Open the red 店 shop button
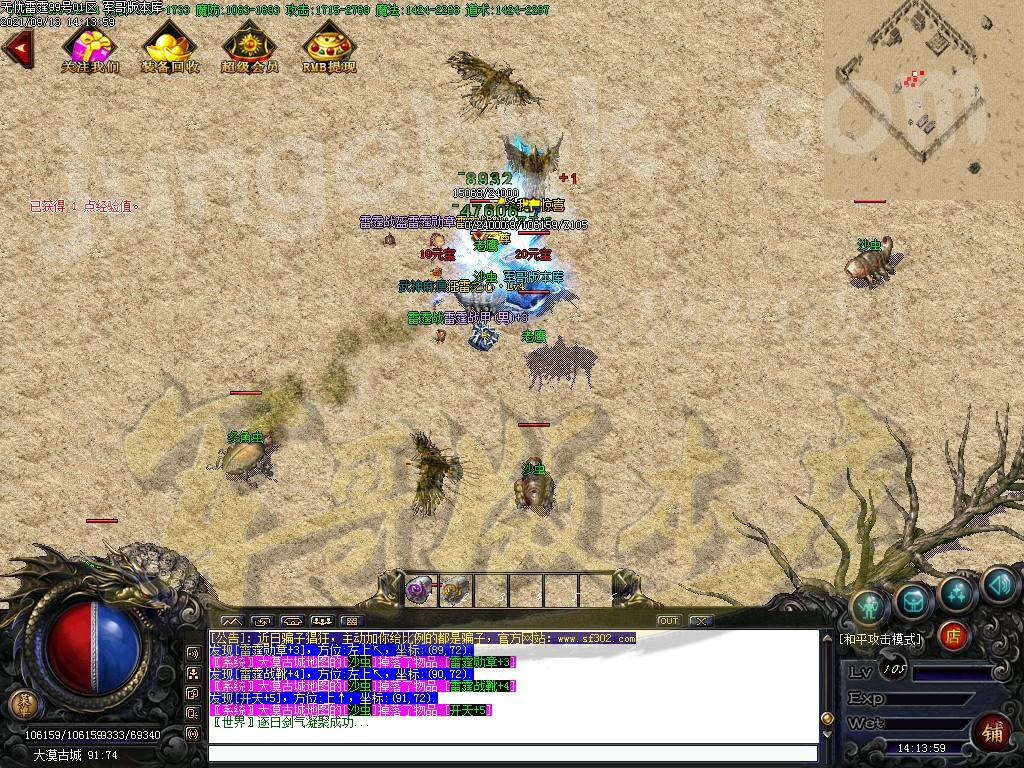The height and width of the screenshot is (768, 1024). click(x=953, y=635)
